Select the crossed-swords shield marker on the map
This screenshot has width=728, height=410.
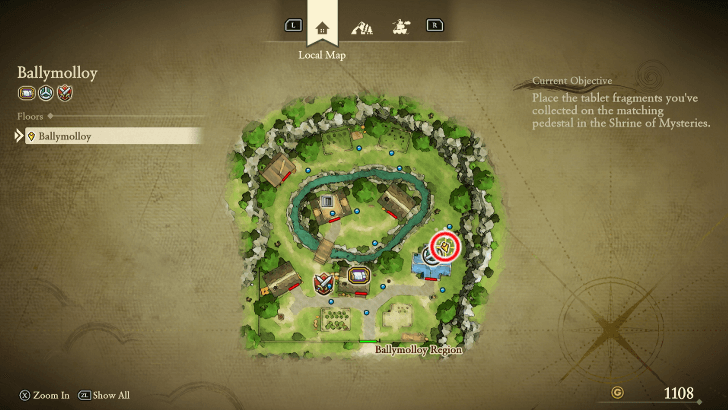(324, 285)
